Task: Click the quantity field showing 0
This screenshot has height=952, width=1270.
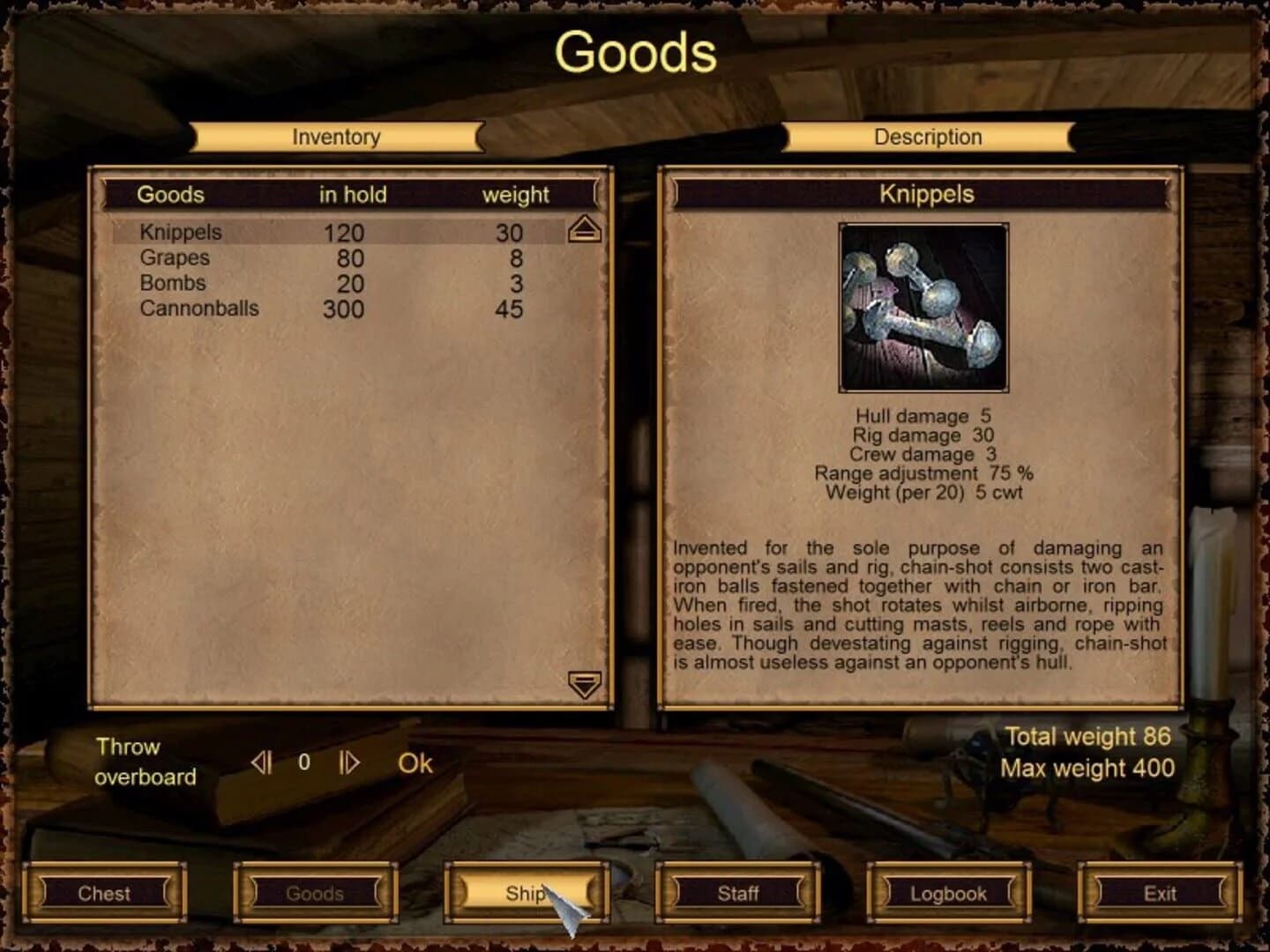Action: [303, 763]
